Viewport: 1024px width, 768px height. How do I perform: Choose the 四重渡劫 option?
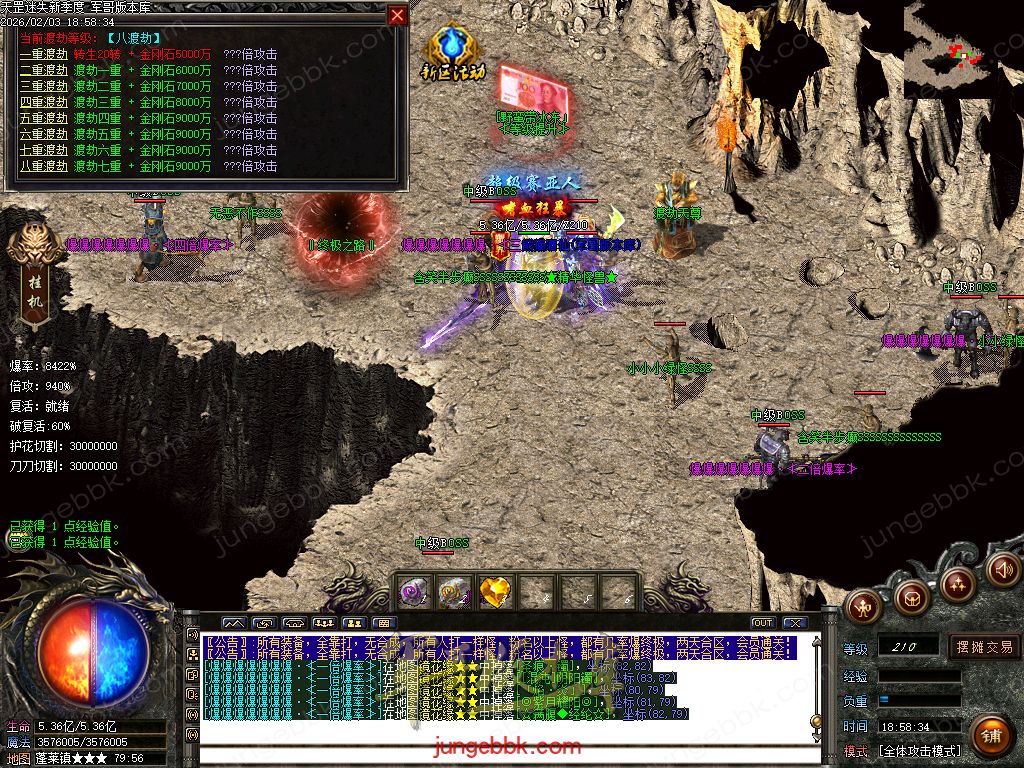point(43,102)
